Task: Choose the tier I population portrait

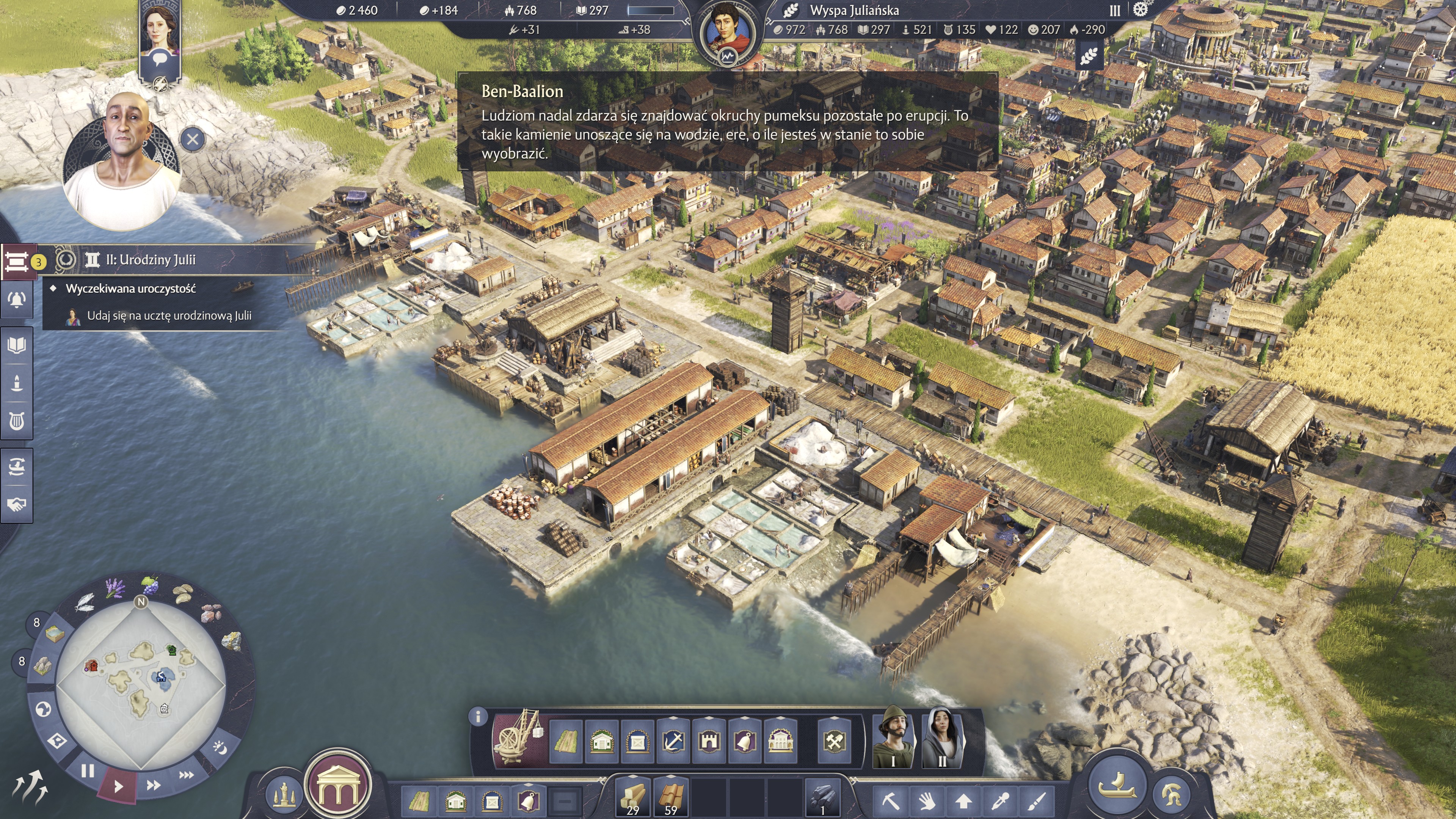Action: 893,737
